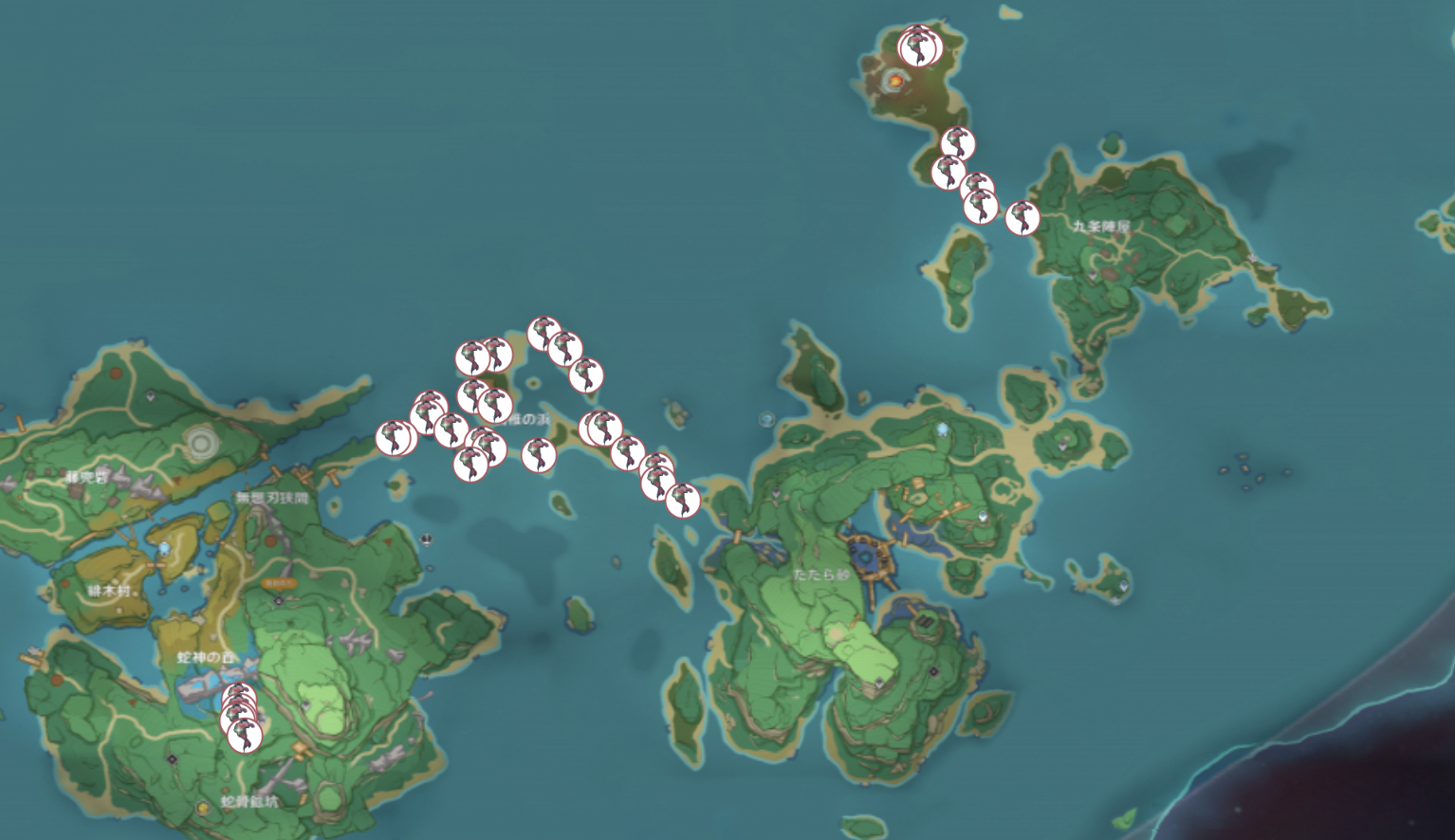Select the bottom fish marker near Jakotsu Mine
Viewport: 1455px width, 840px height.
[246, 736]
